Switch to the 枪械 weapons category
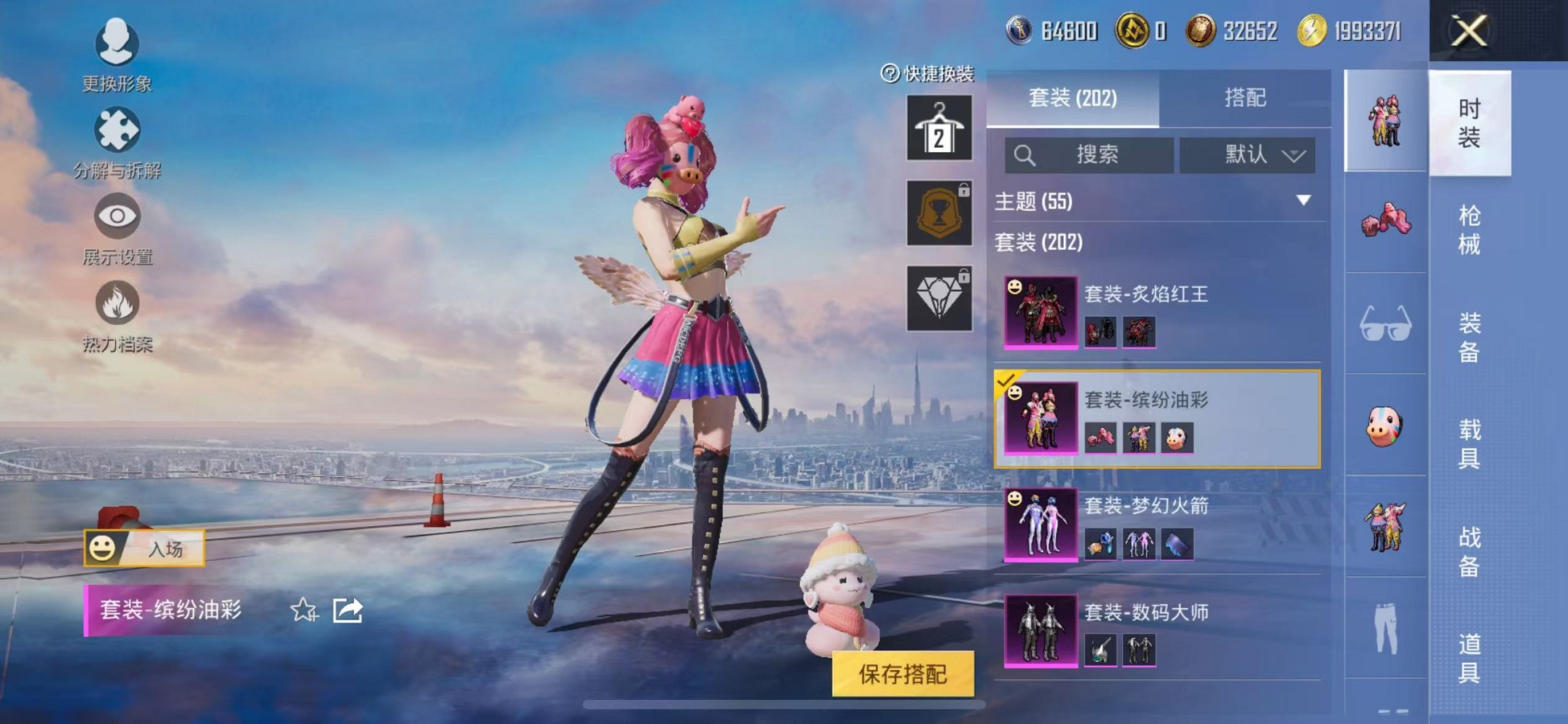1568x724 pixels. [1469, 229]
